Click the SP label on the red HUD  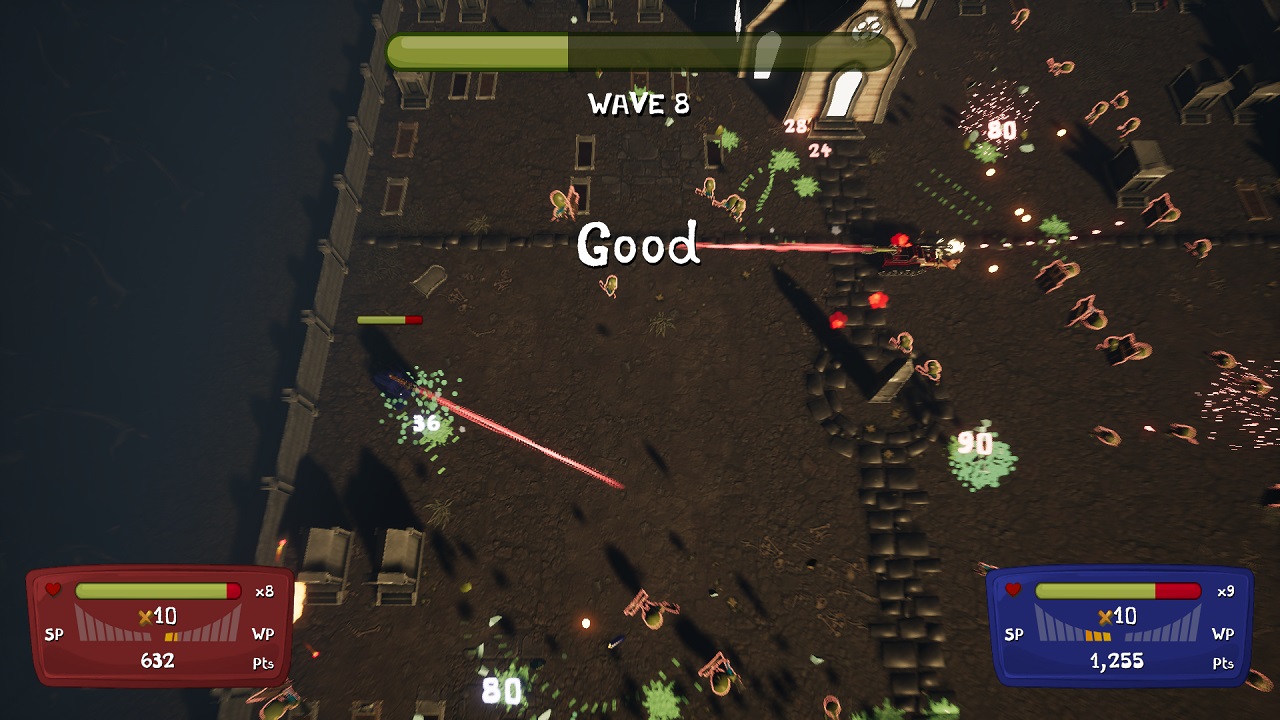pyautogui.click(x=55, y=634)
